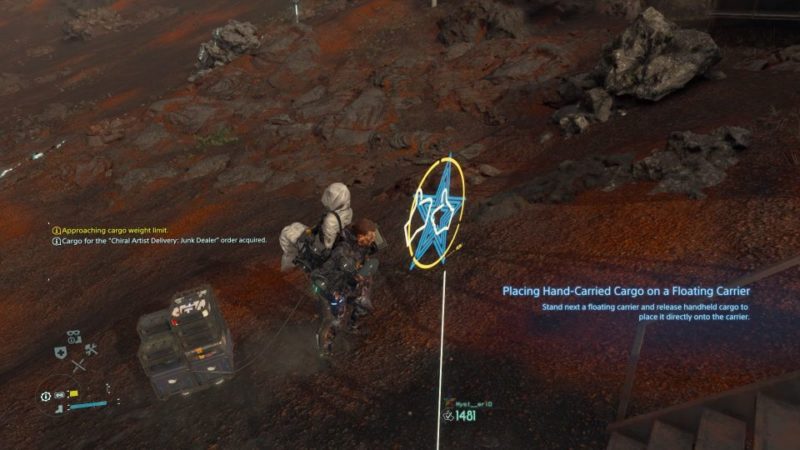Select the Chiral Artist Delivery order notification

[160, 241]
